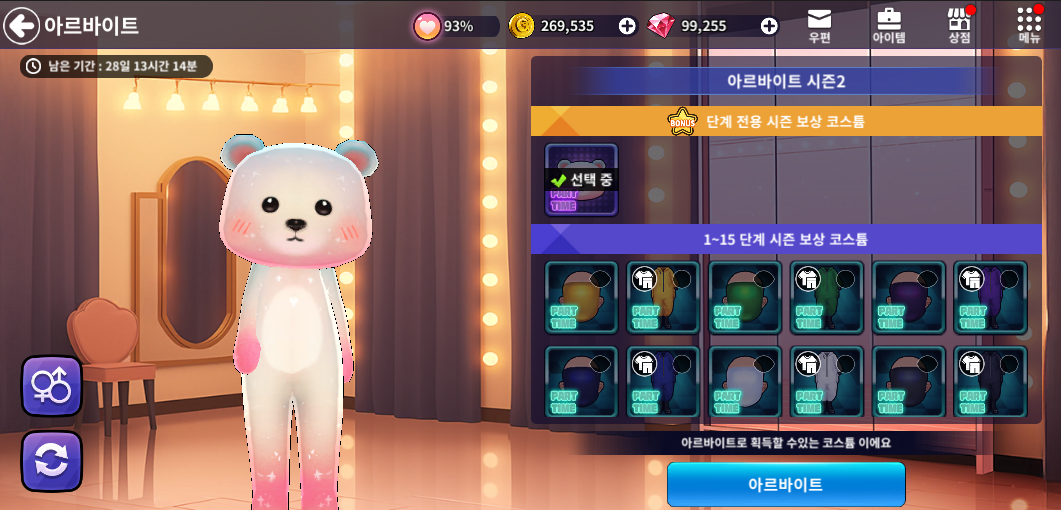Select the bonus bear costume thumbnail

[581, 180]
